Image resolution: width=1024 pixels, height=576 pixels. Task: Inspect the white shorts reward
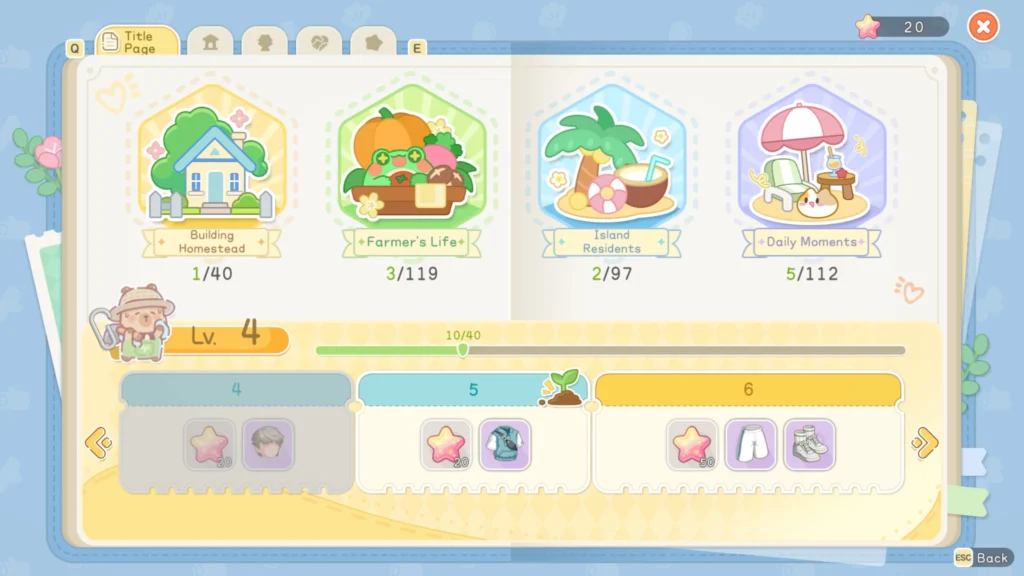click(751, 444)
